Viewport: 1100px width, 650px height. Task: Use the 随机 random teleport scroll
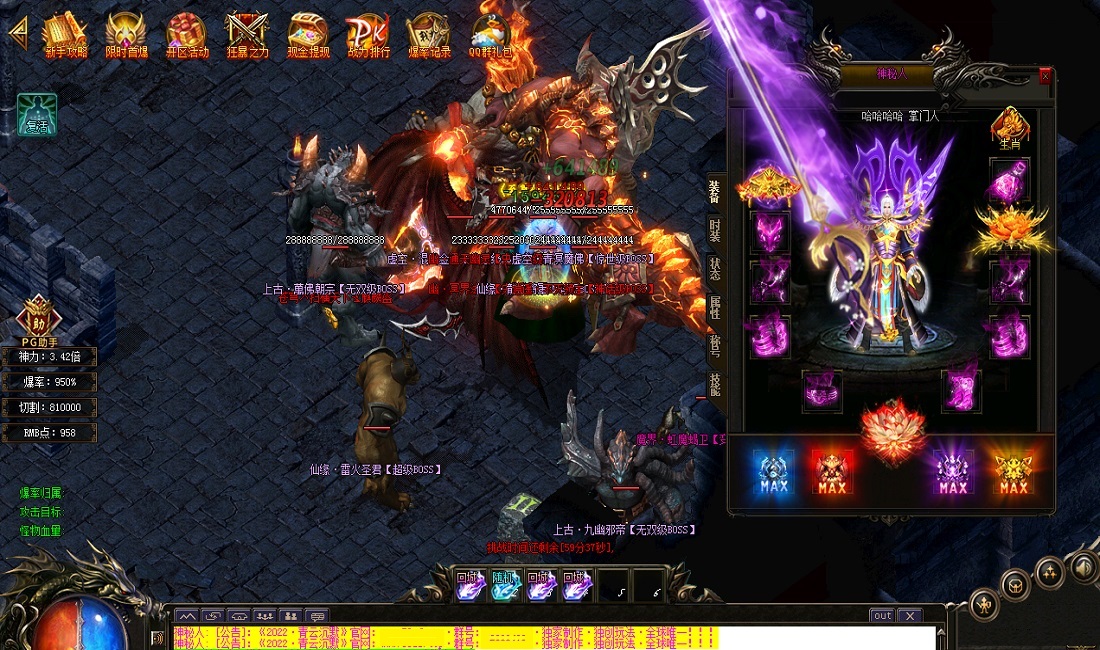[x=505, y=586]
